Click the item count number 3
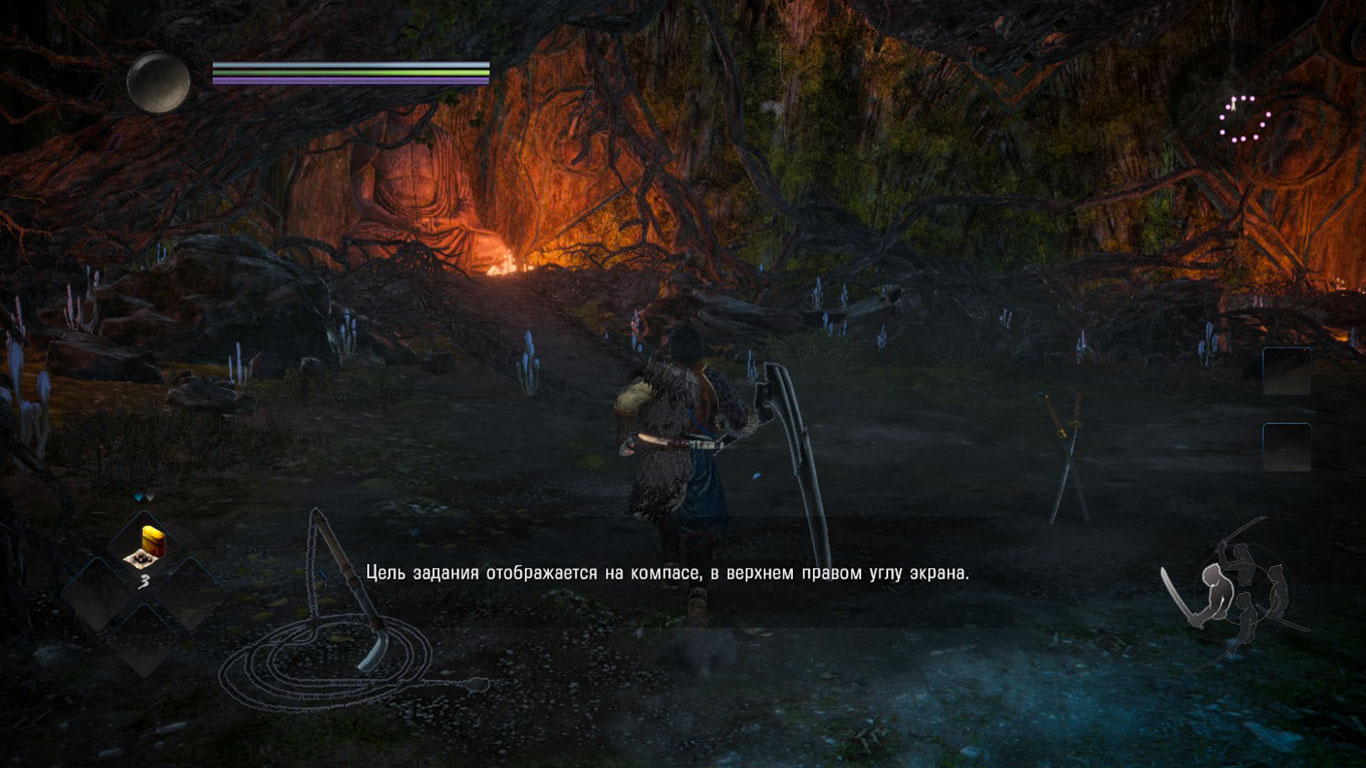The width and height of the screenshot is (1366, 768). [144, 578]
